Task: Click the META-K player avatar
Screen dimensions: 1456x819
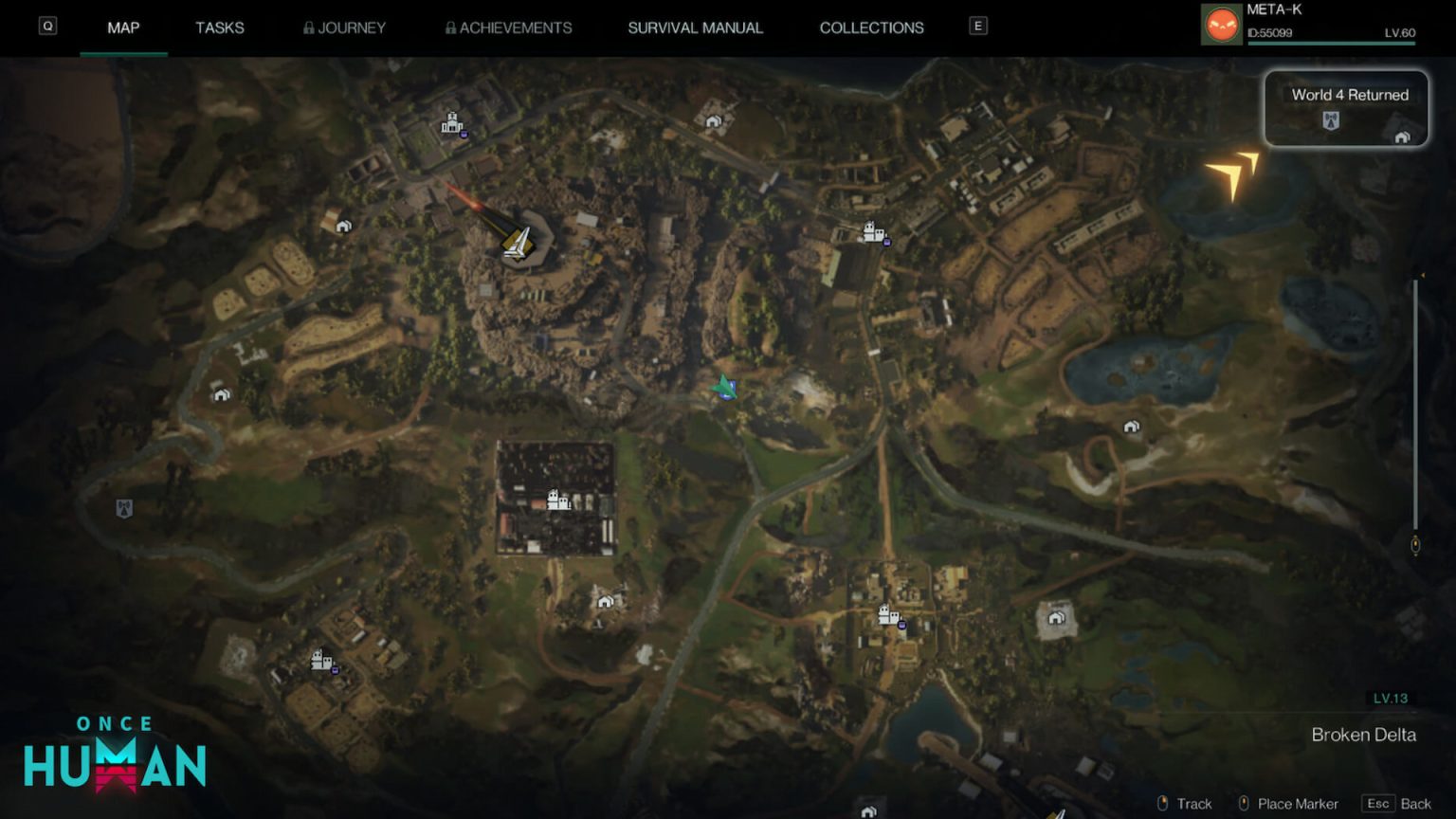Action: point(1221,25)
